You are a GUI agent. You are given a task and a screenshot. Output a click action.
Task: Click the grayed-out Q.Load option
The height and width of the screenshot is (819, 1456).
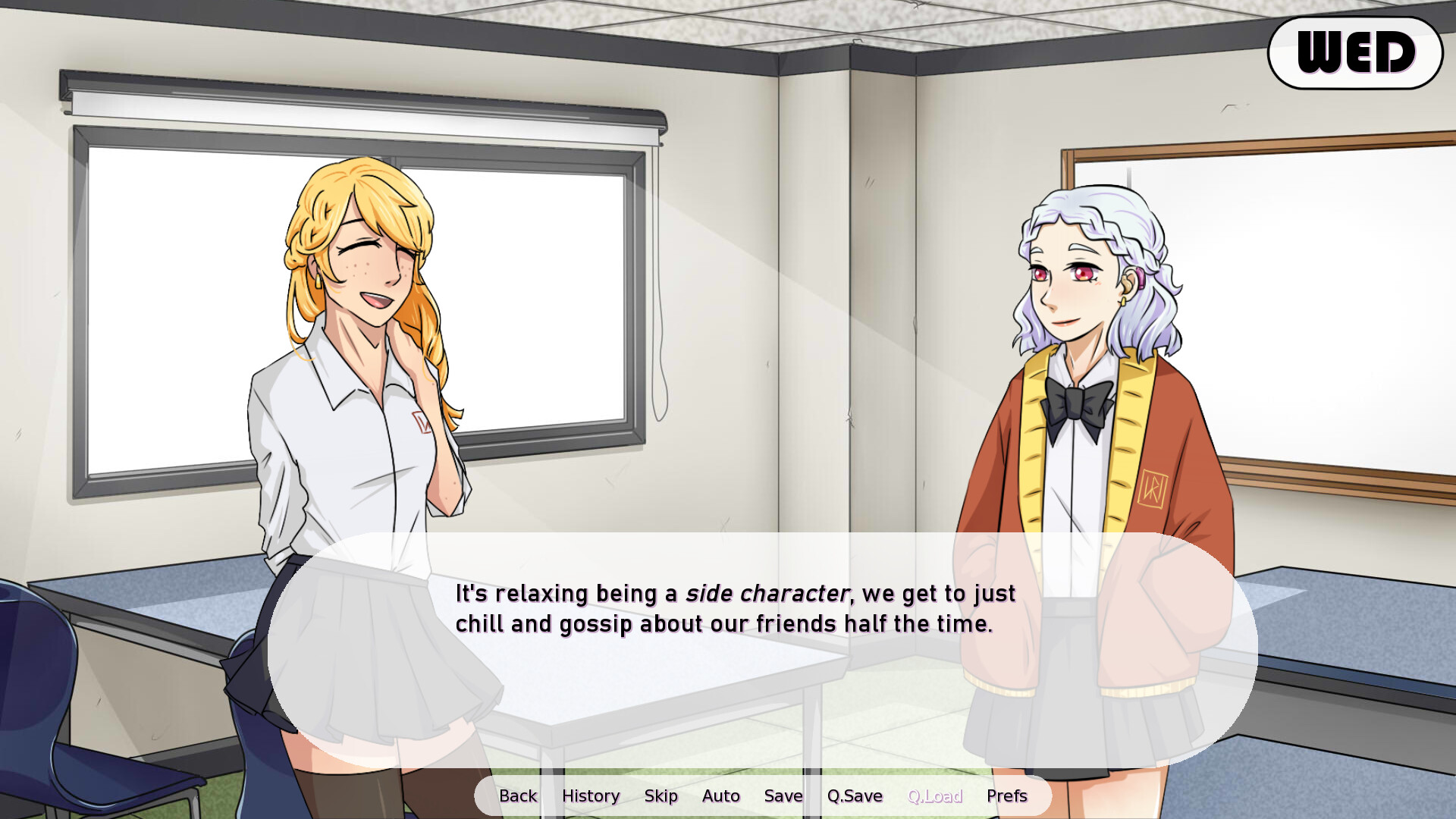point(936,796)
